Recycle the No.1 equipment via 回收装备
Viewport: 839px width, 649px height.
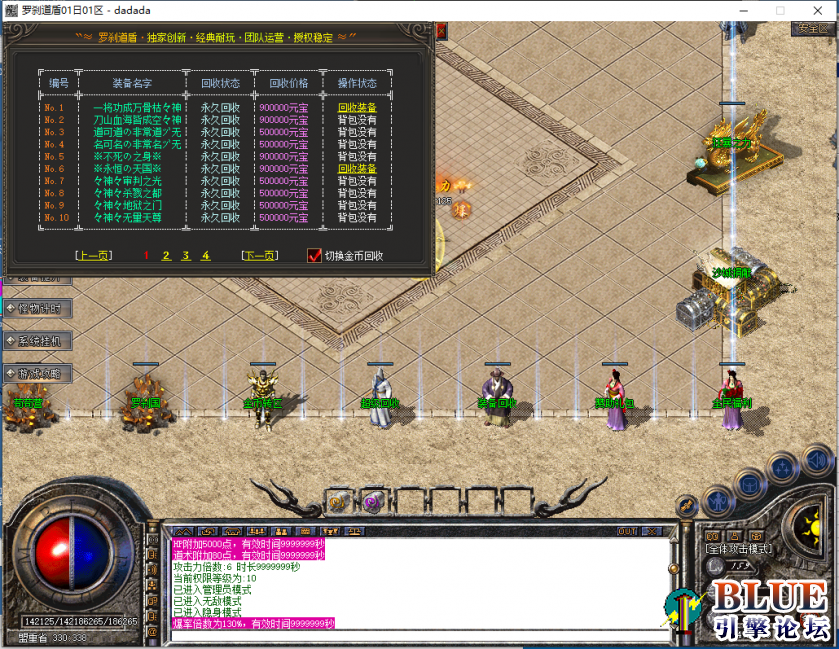point(357,108)
